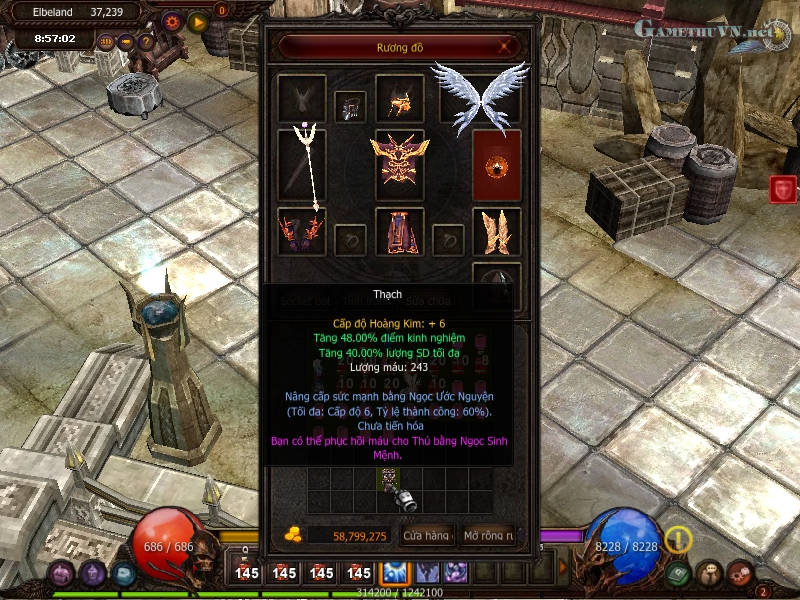Screen dimensions: 800x600
Task: Activate the glowing blue skill in hotbar
Action: click(x=392, y=572)
